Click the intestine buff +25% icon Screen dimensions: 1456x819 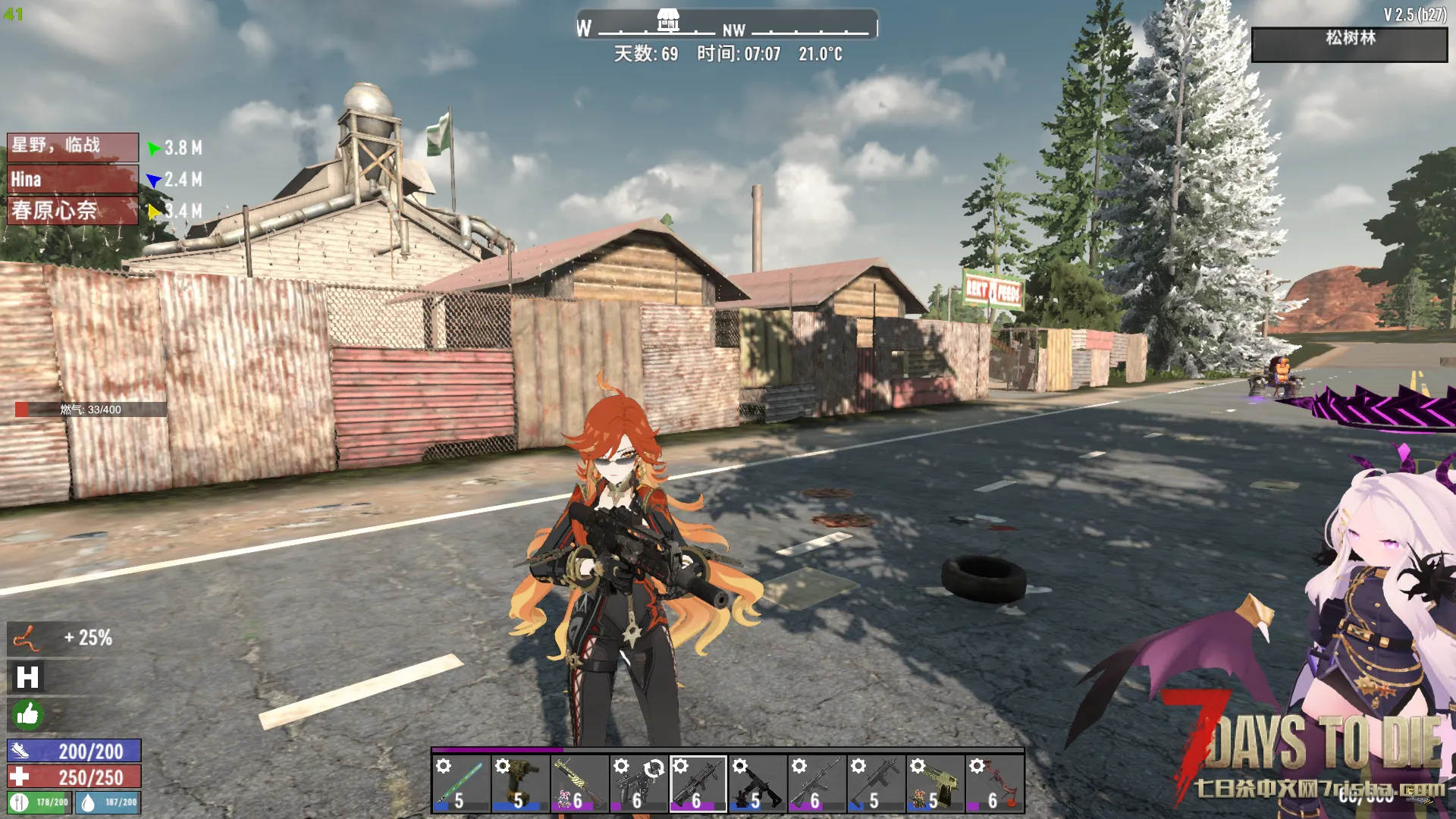(27, 639)
